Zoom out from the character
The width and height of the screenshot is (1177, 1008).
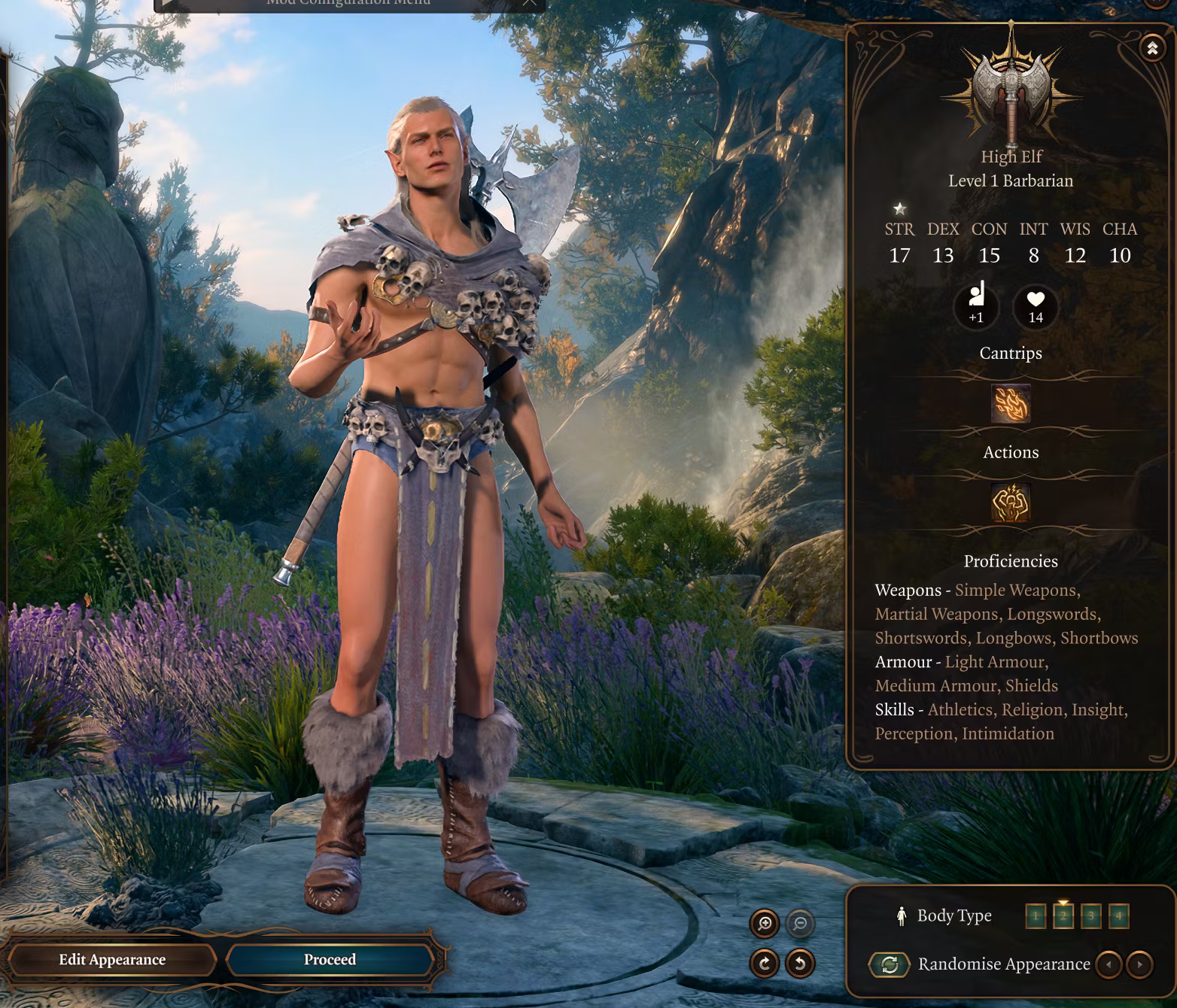click(x=800, y=923)
